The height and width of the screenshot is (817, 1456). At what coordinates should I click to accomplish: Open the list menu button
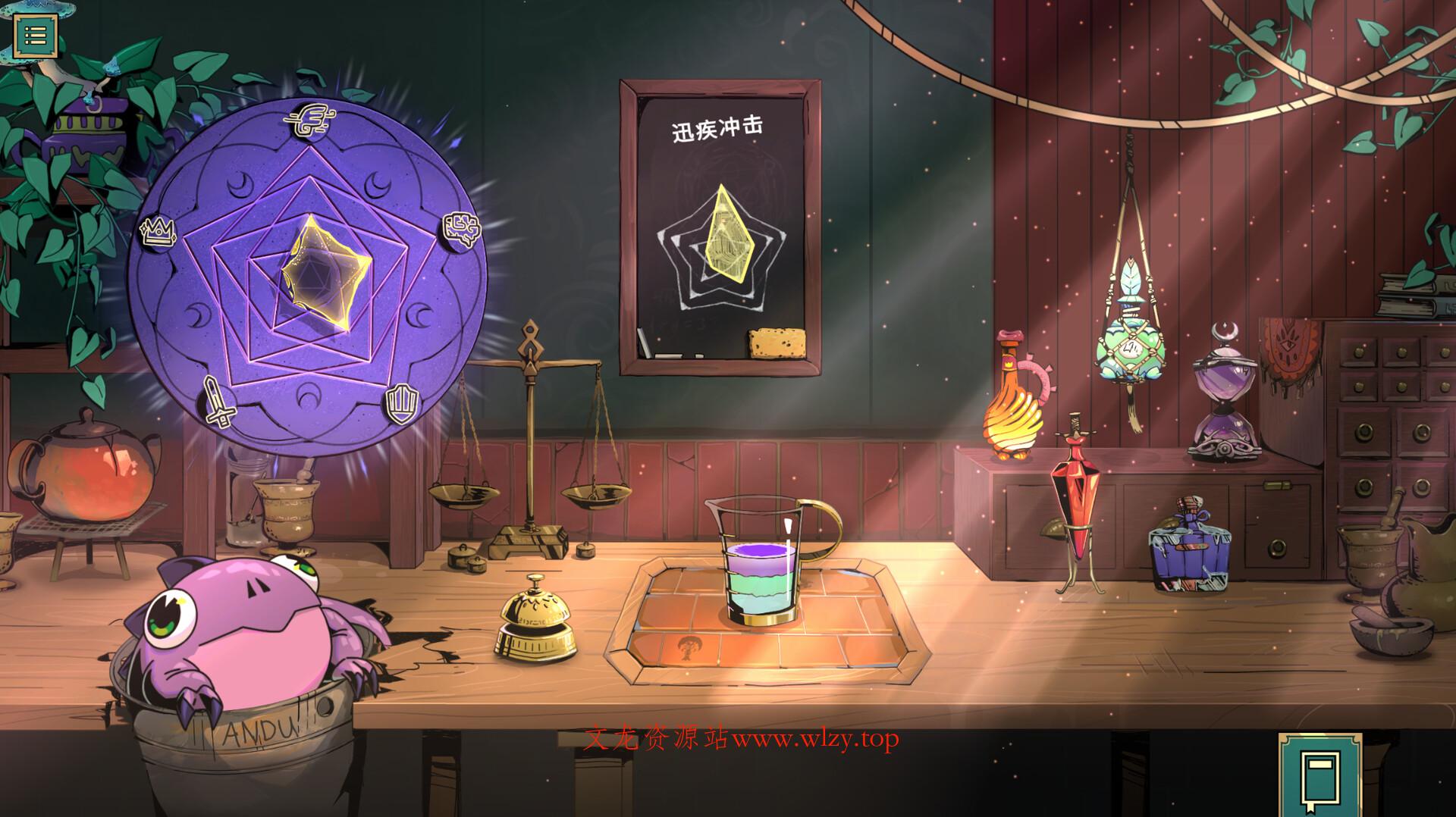coord(35,34)
